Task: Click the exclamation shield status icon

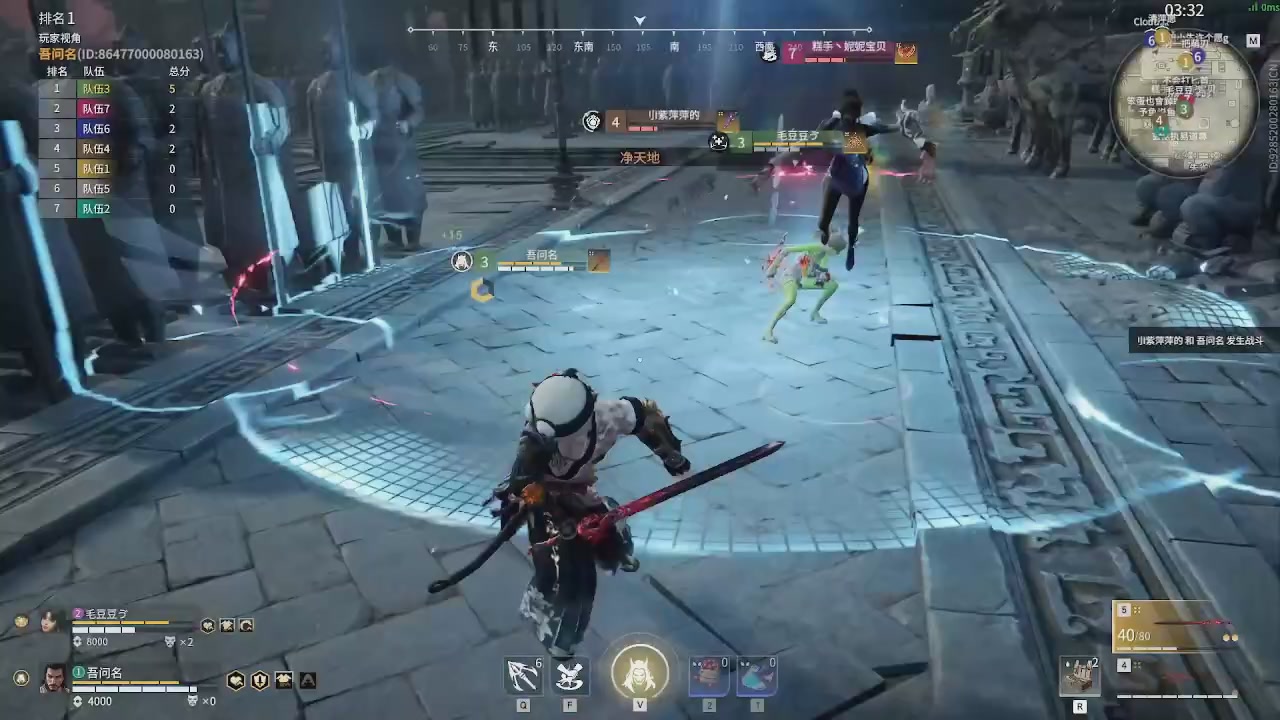Action: click(x=260, y=680)
